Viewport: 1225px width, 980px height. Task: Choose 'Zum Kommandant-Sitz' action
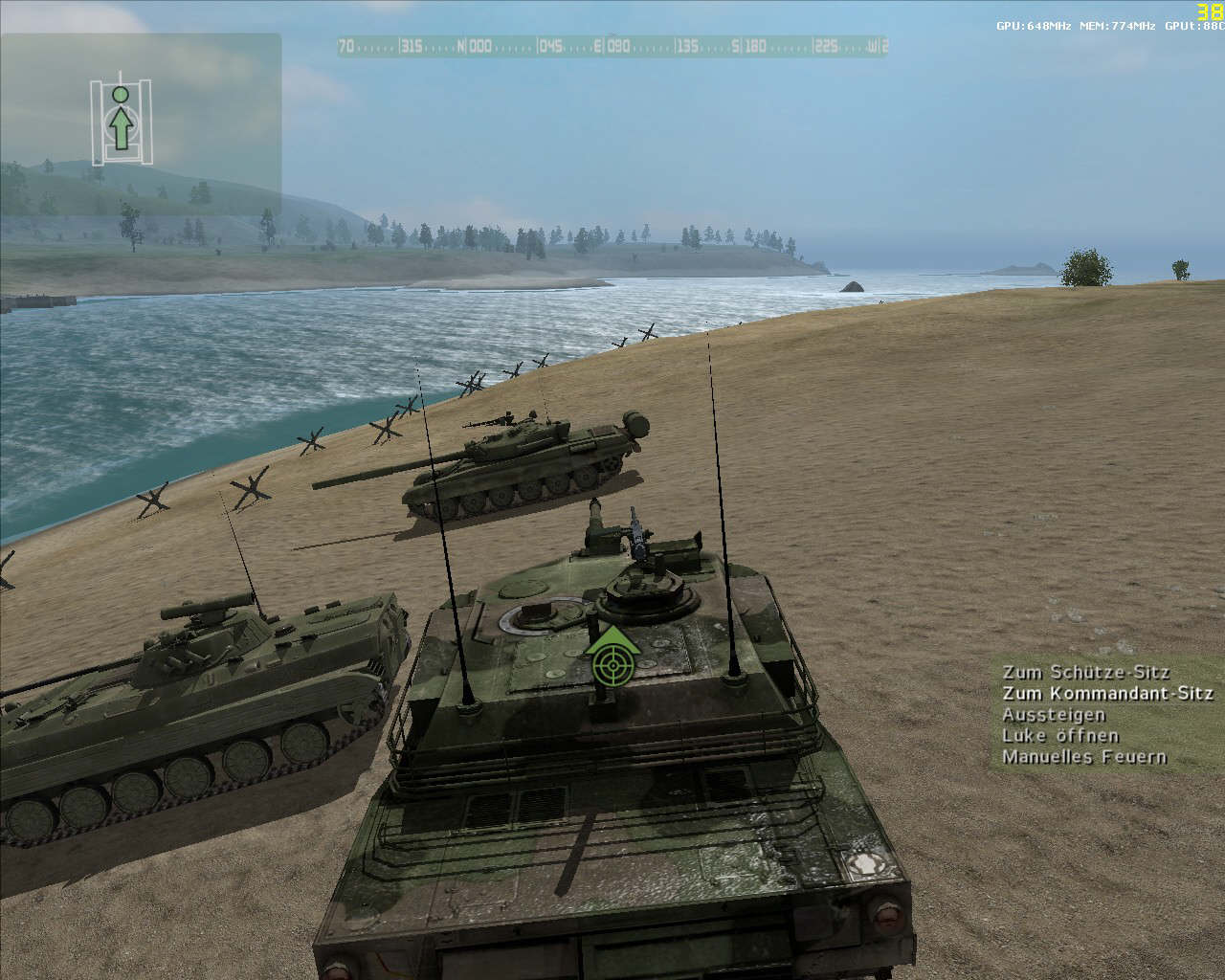(1107, 694)
